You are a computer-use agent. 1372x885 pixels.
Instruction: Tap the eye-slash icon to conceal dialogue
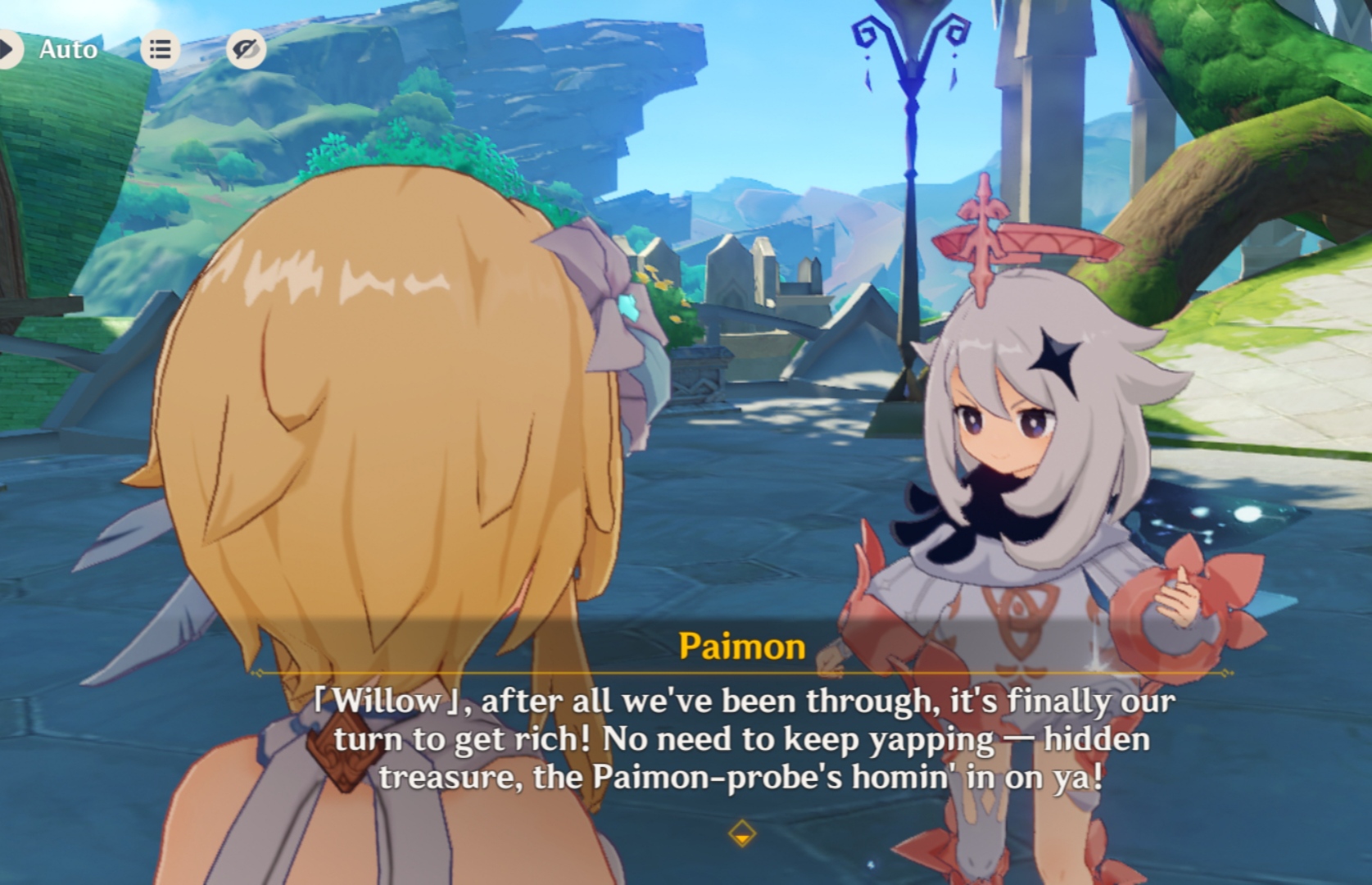coord(245,49)
